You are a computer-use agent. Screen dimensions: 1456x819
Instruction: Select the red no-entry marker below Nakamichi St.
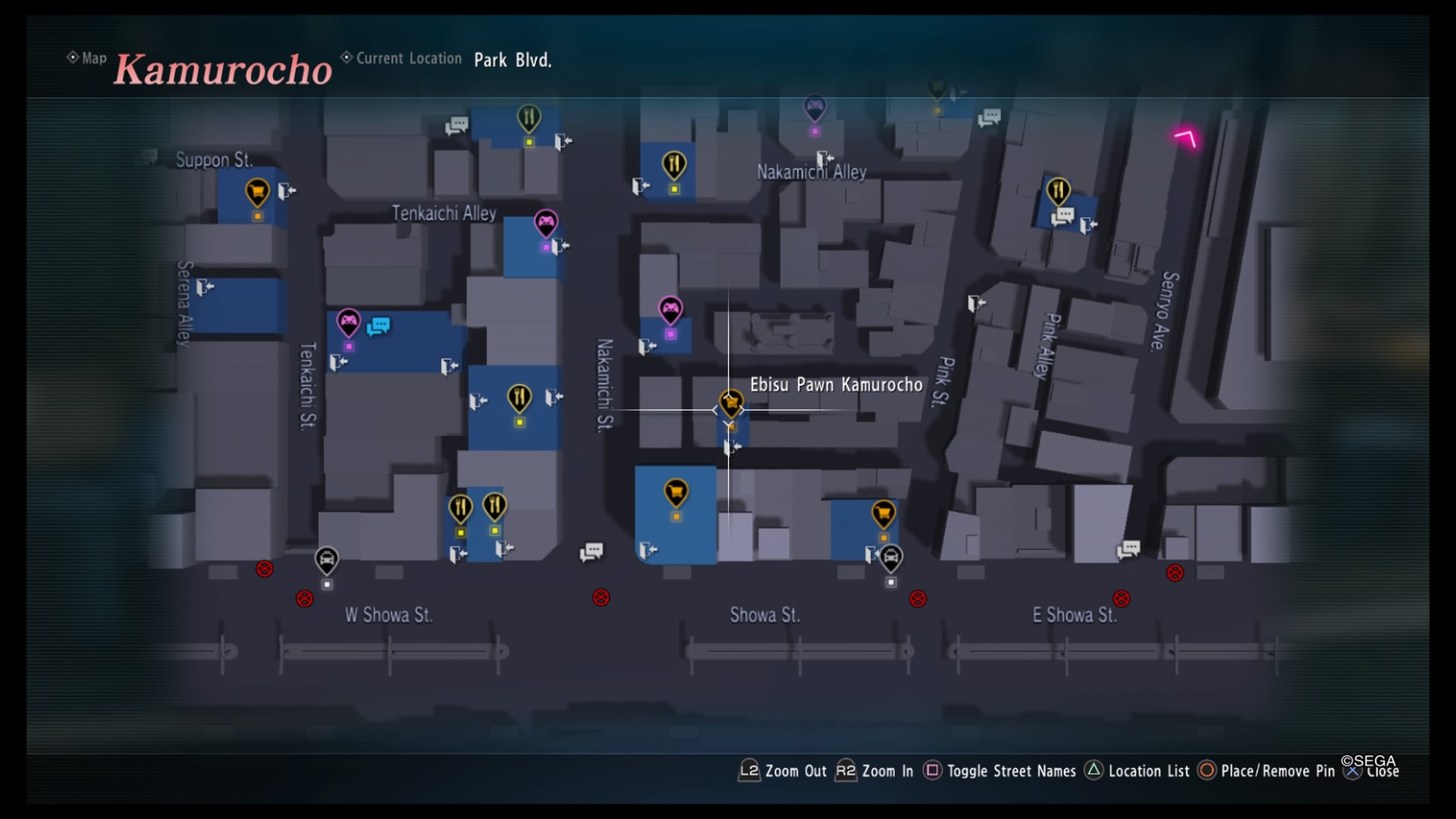[601, 598]
